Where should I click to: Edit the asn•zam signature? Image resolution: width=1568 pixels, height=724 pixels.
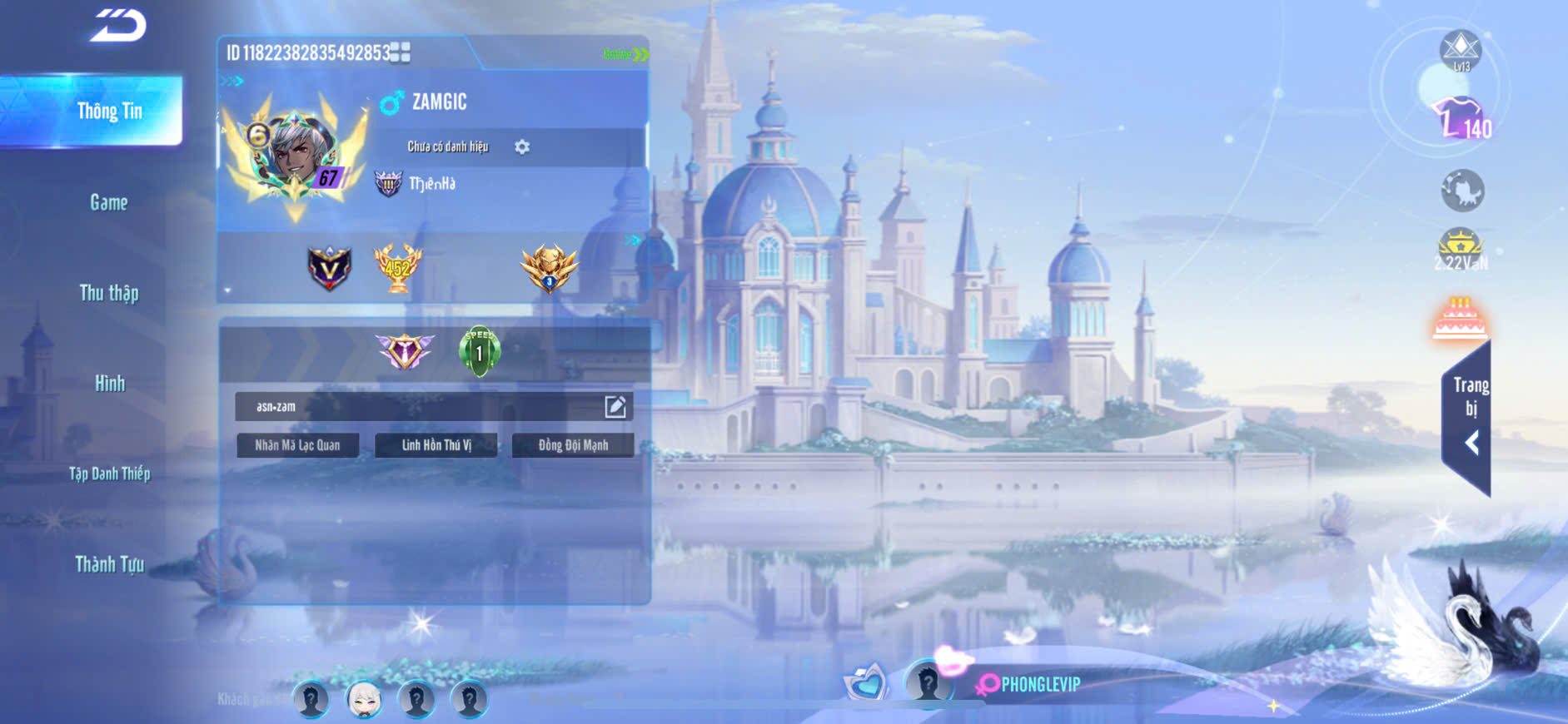[615, 406]
